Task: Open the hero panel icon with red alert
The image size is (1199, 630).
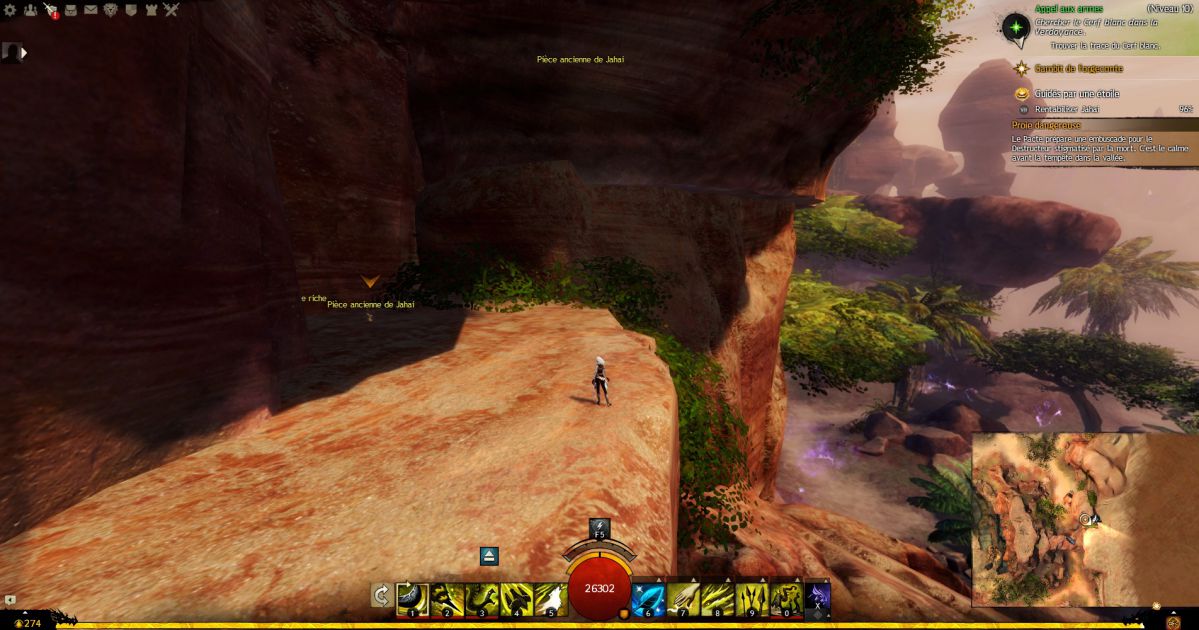Action: (50, 10)
